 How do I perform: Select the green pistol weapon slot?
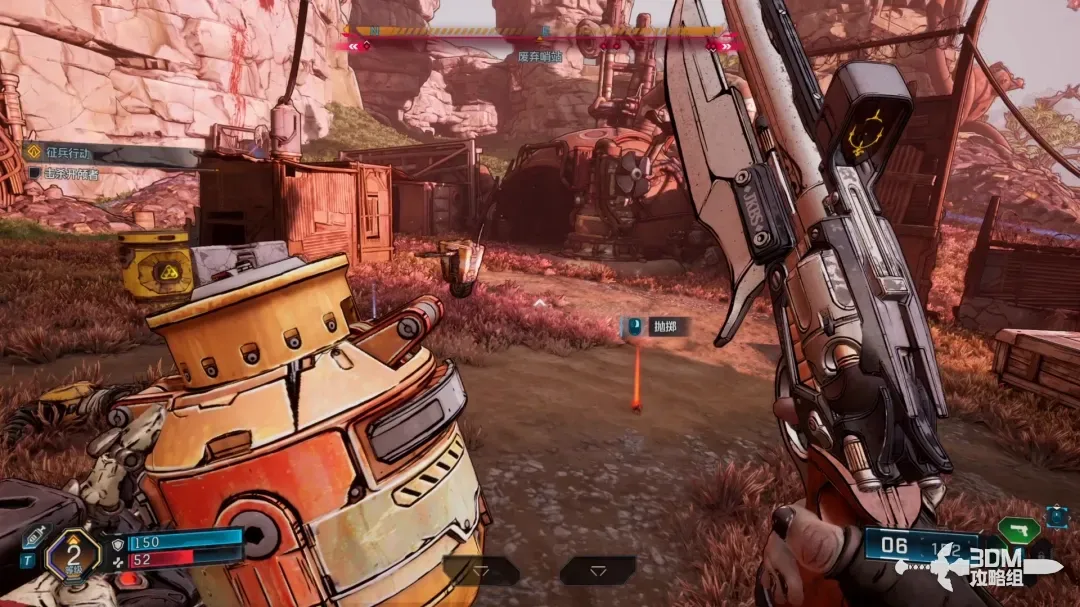(1018, 528)
